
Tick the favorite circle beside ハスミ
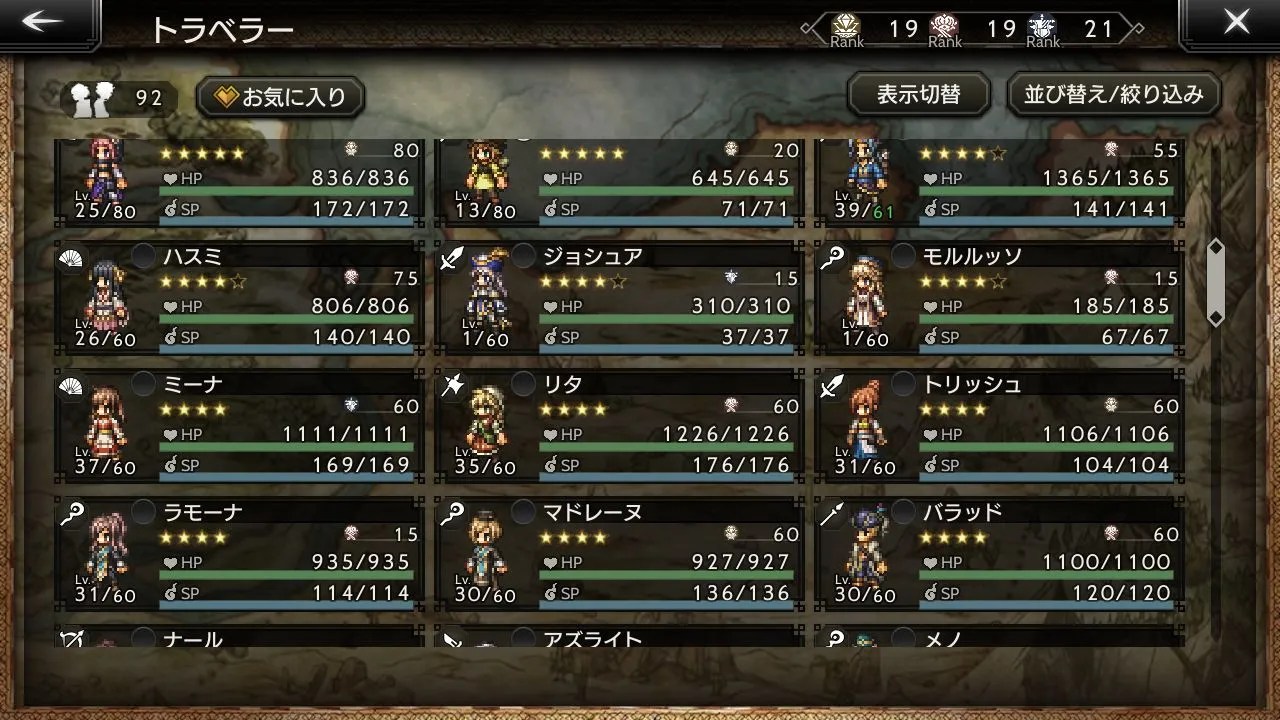point(144,256)
